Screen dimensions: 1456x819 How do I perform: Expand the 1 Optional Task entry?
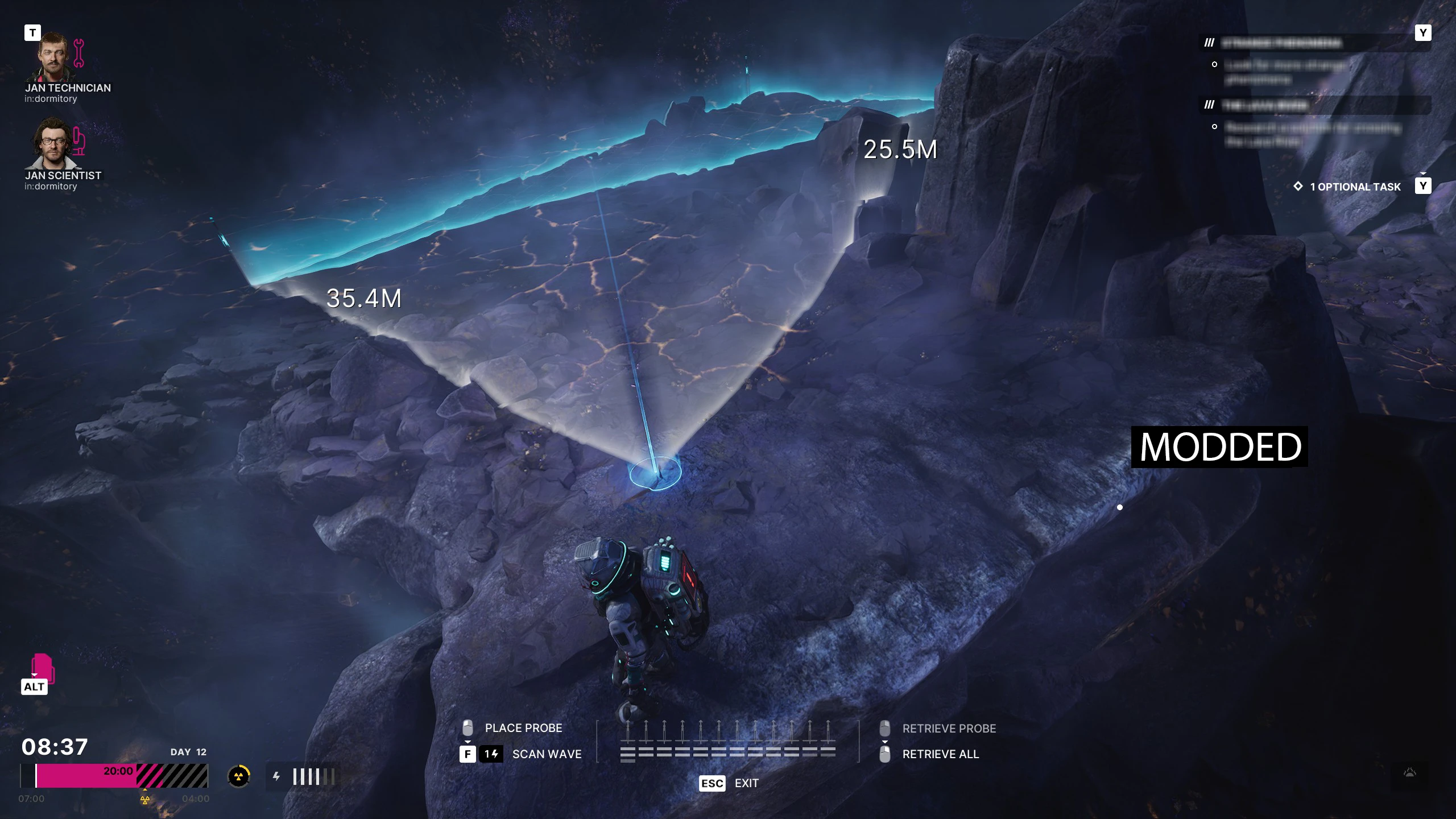pyautogui.click(x=1355, y=187)
